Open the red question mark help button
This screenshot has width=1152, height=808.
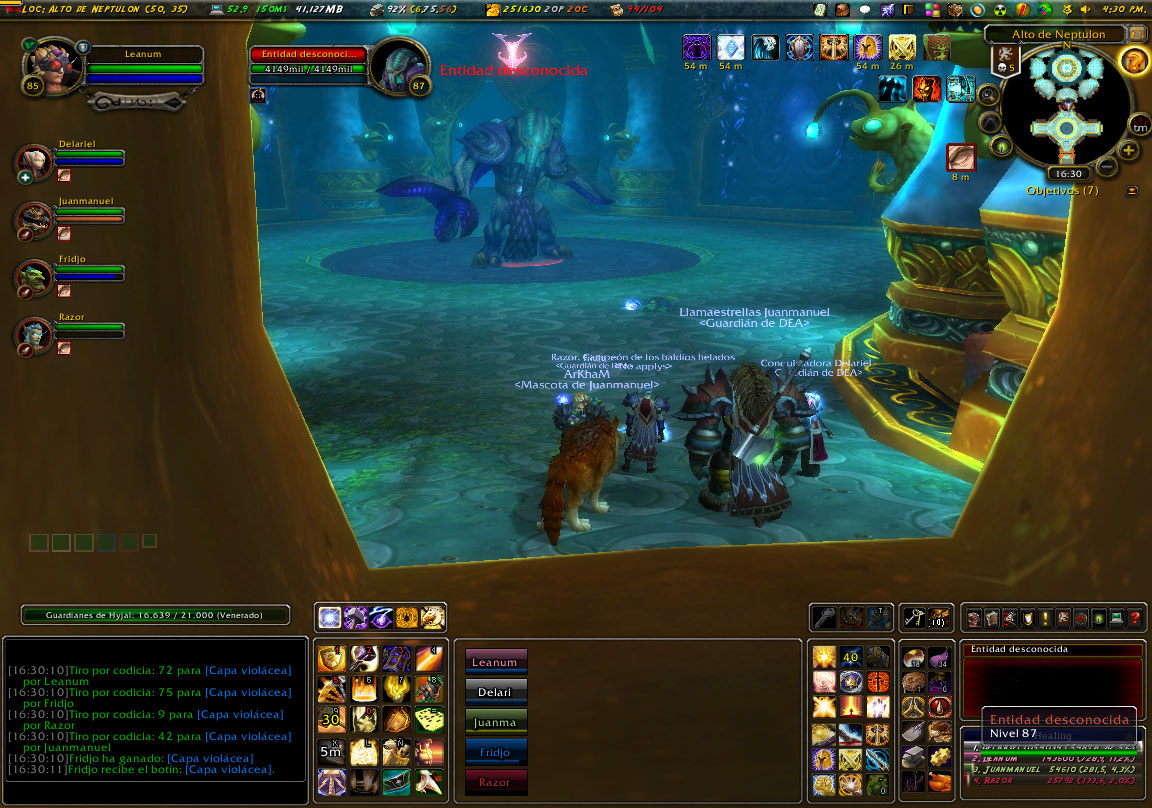[x=1135, y=619]
